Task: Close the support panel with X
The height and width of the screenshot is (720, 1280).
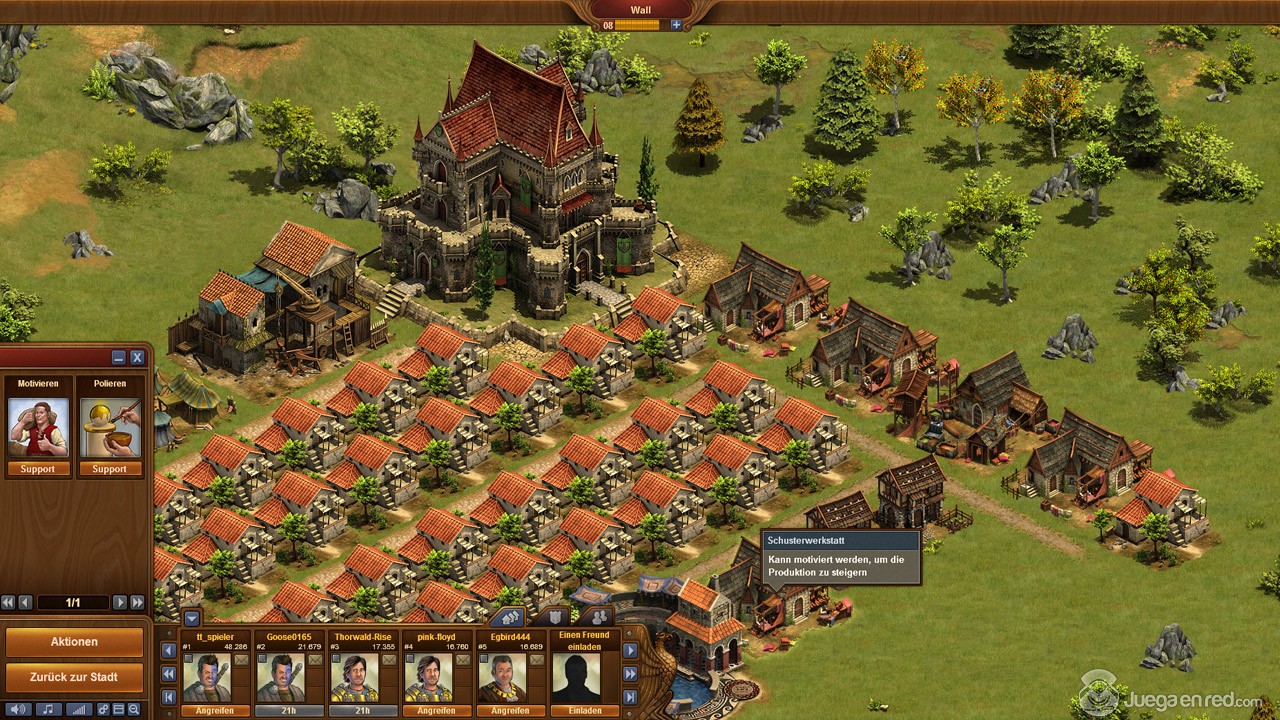Action: [137, 357]
